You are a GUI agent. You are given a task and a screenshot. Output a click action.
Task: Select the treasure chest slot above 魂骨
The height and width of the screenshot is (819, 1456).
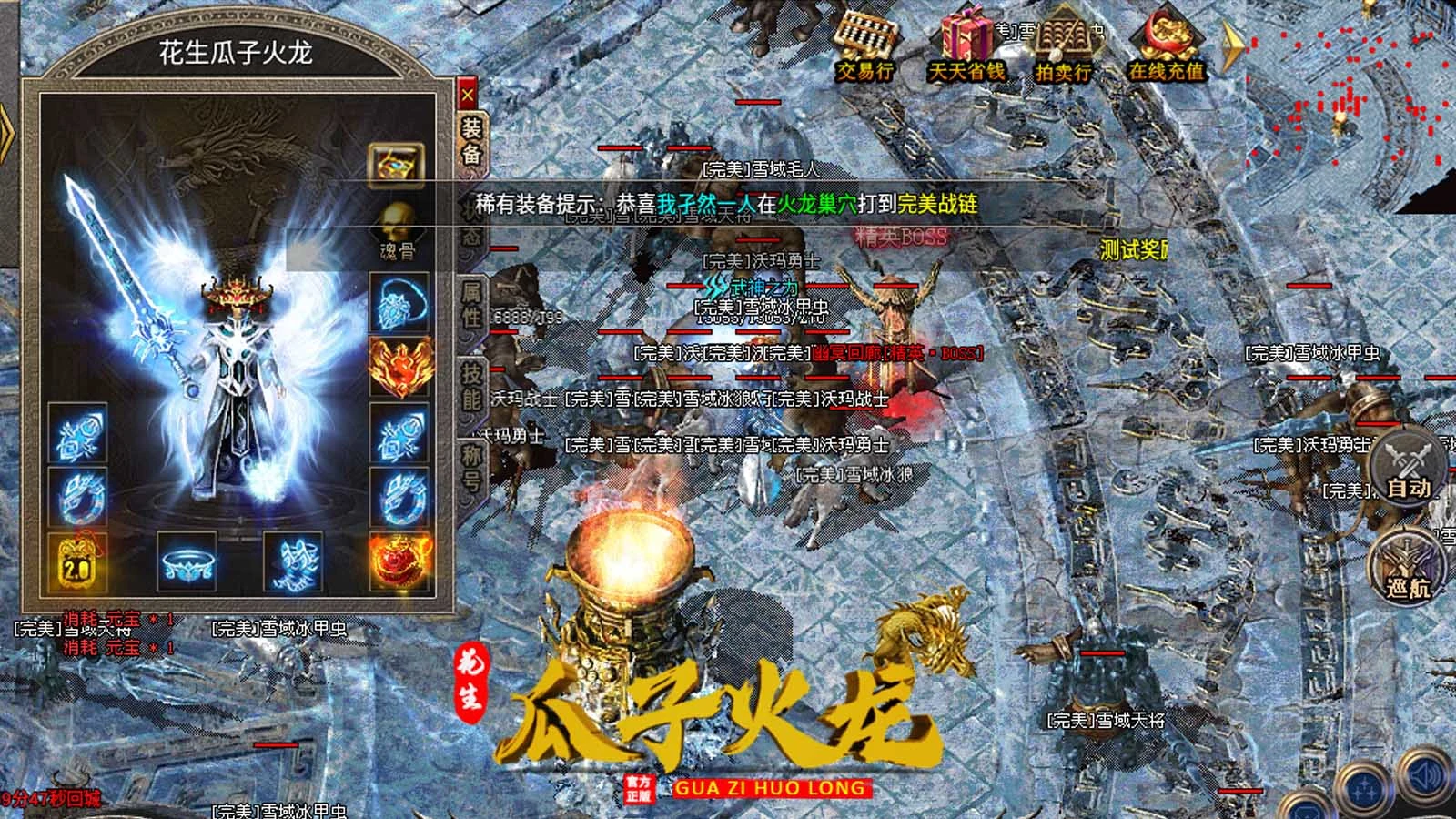[397, 165]
